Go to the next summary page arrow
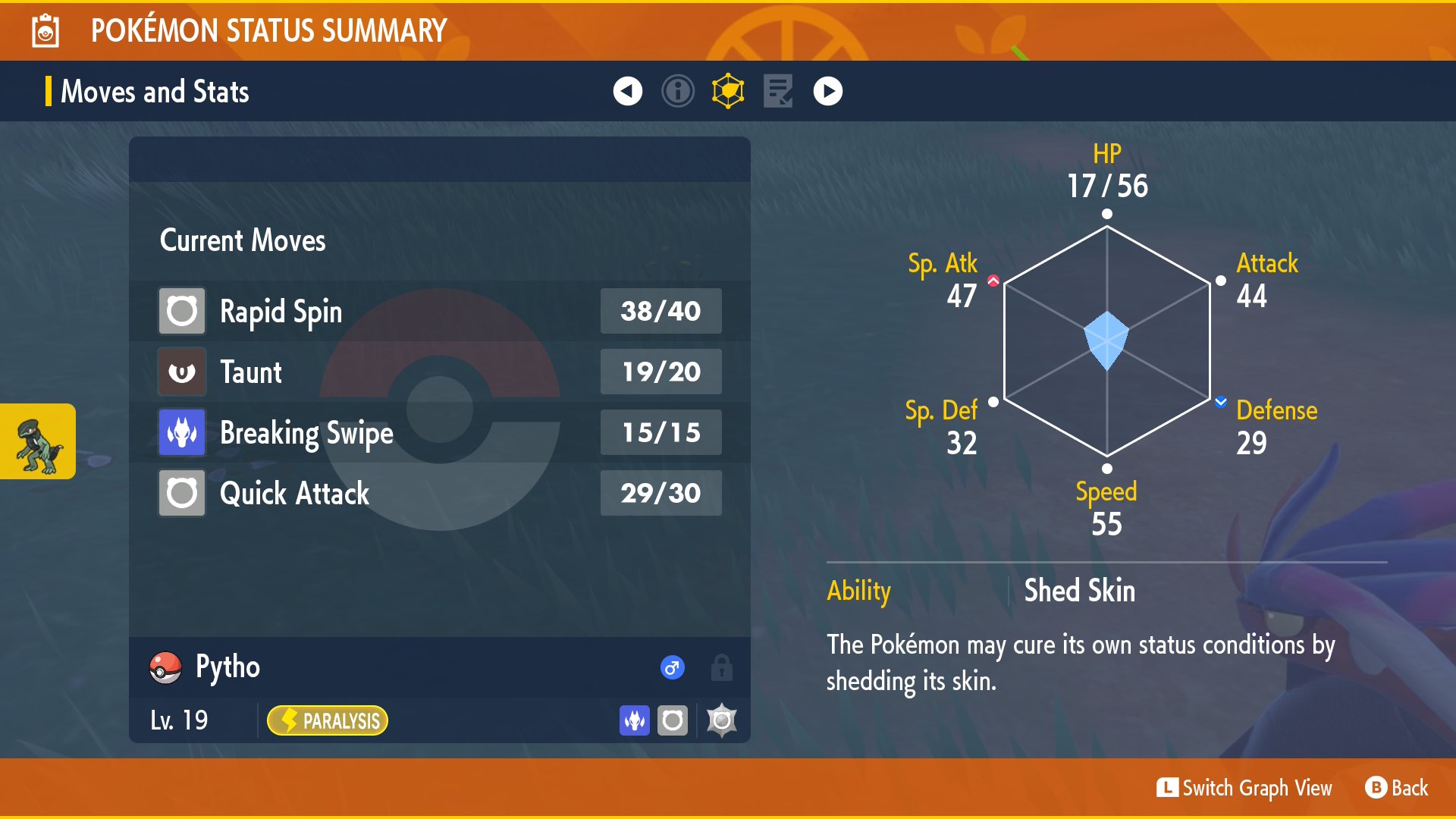Viewport: 1456px width, 819px height. [827, 91]
